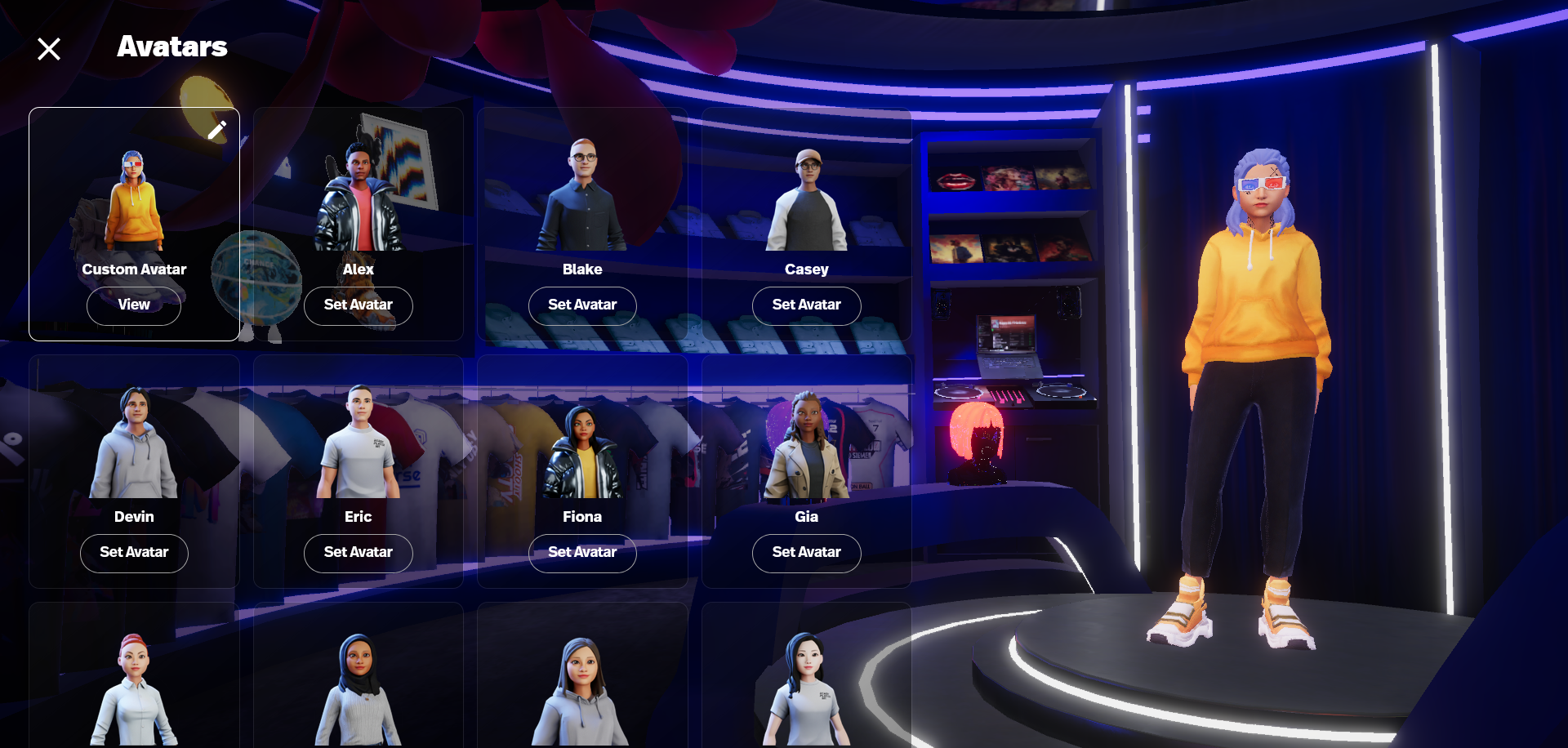Set Casey as the active avatar
The height and width of the screenshot is (748, 1568).
807,305
